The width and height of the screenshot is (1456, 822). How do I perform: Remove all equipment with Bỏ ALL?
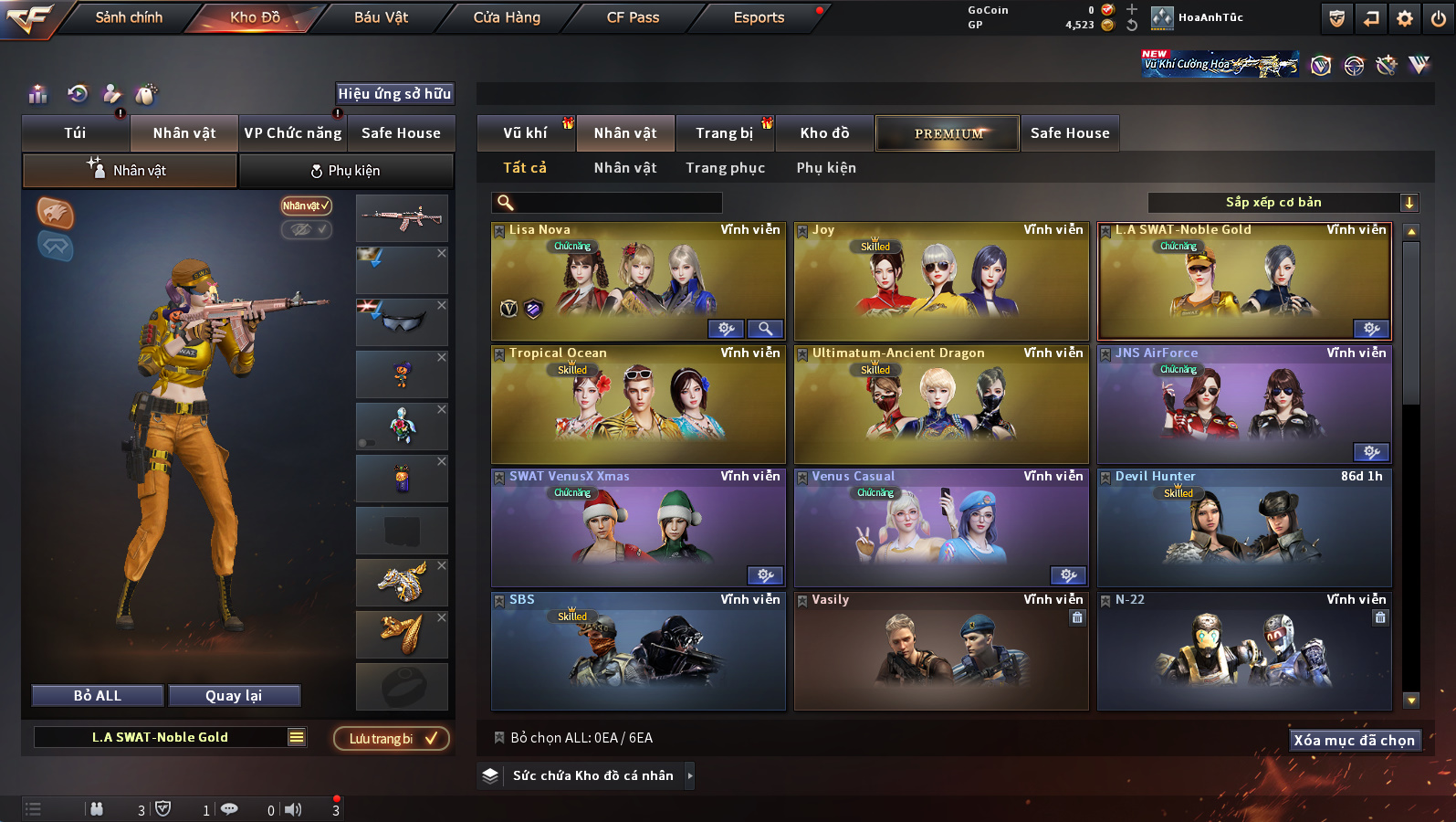point(98,696)
